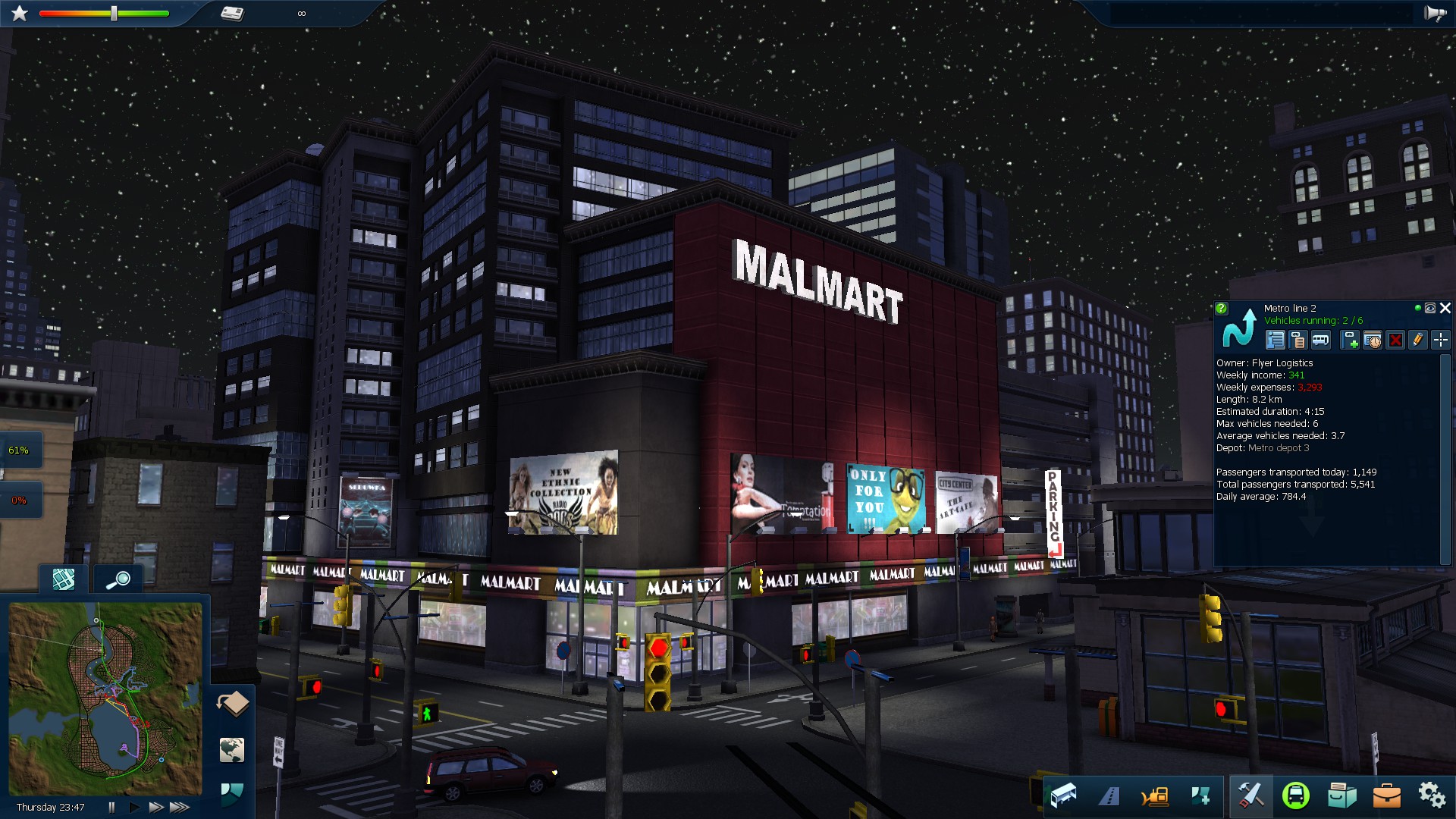Select the bulldozer demolish tool
This screenshot has width=1456, height=819.
pos(1154,795)
